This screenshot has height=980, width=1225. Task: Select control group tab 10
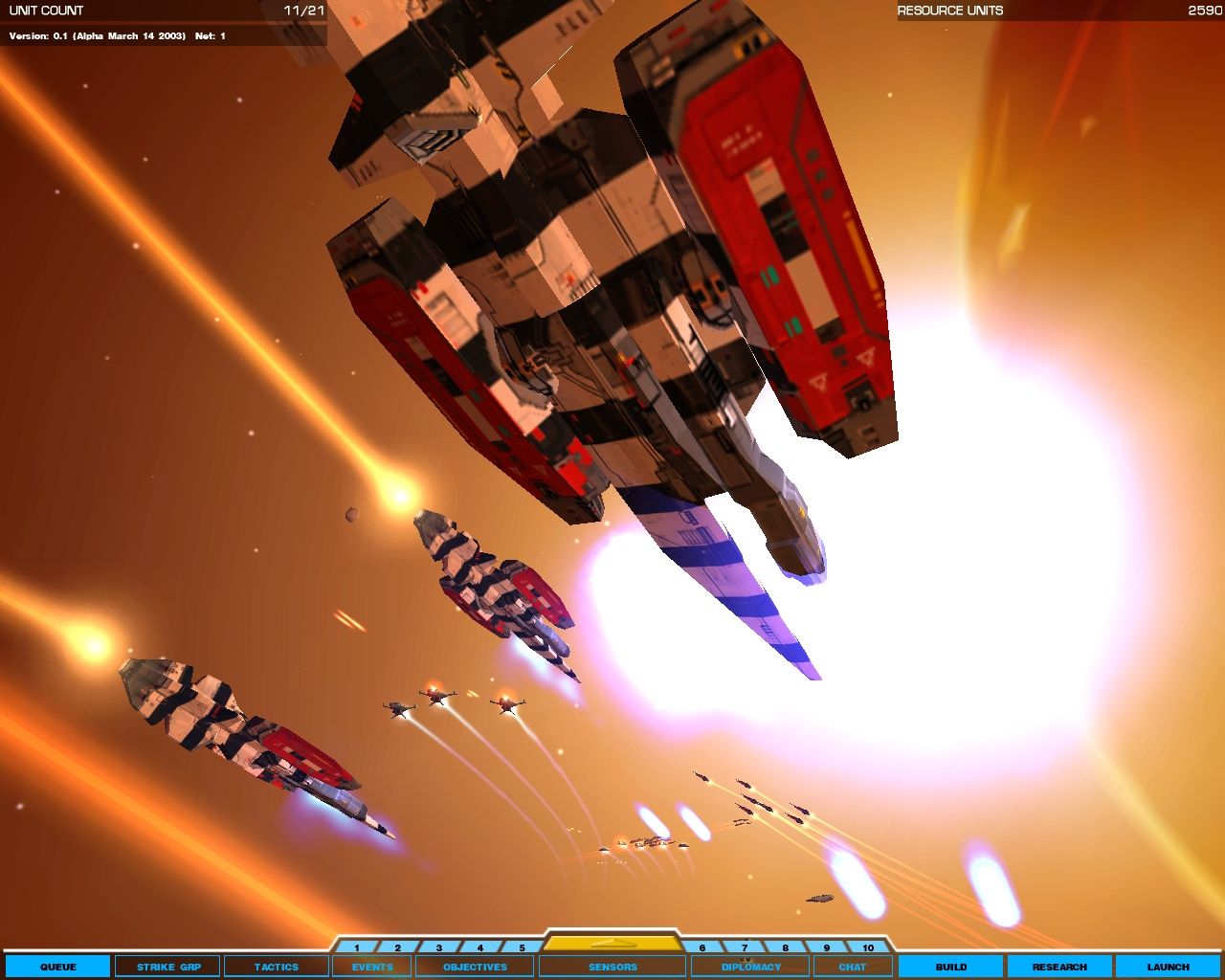pyautogui.click(x=869, y=945)
